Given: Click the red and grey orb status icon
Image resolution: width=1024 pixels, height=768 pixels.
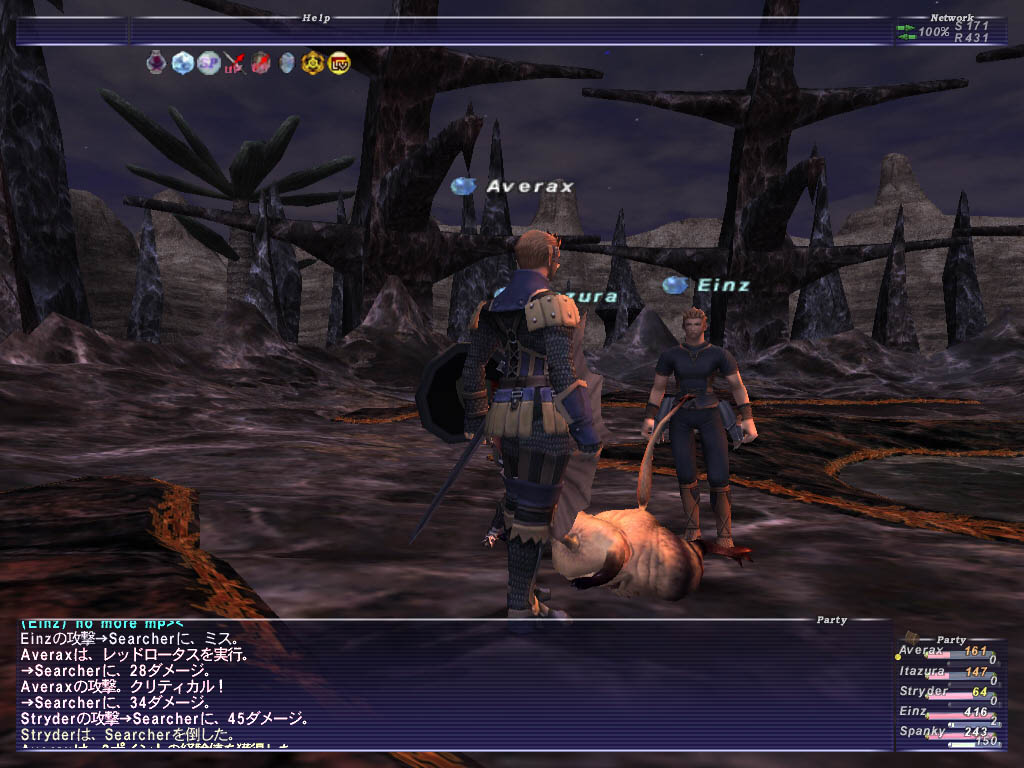Looking at the screenshot, I should [261, 63].
